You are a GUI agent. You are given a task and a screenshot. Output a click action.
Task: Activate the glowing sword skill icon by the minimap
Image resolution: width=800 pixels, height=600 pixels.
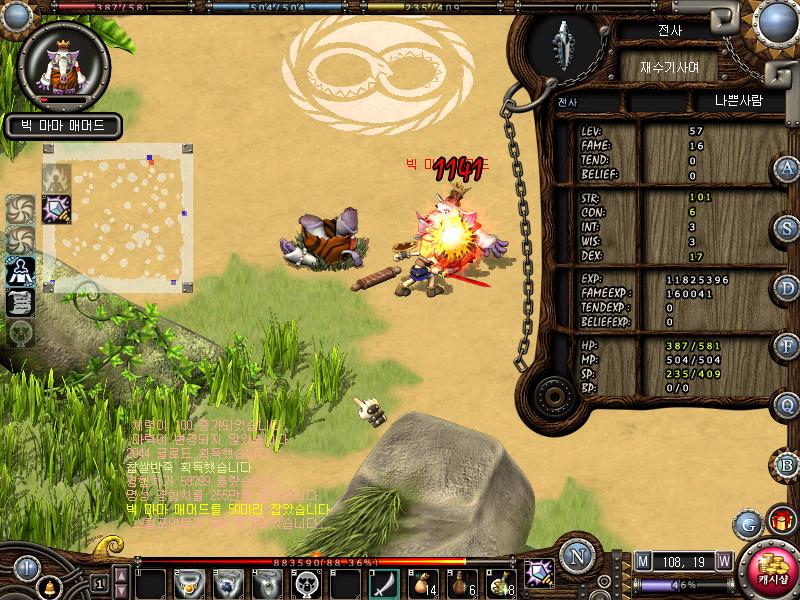click(x=54, y=209)
